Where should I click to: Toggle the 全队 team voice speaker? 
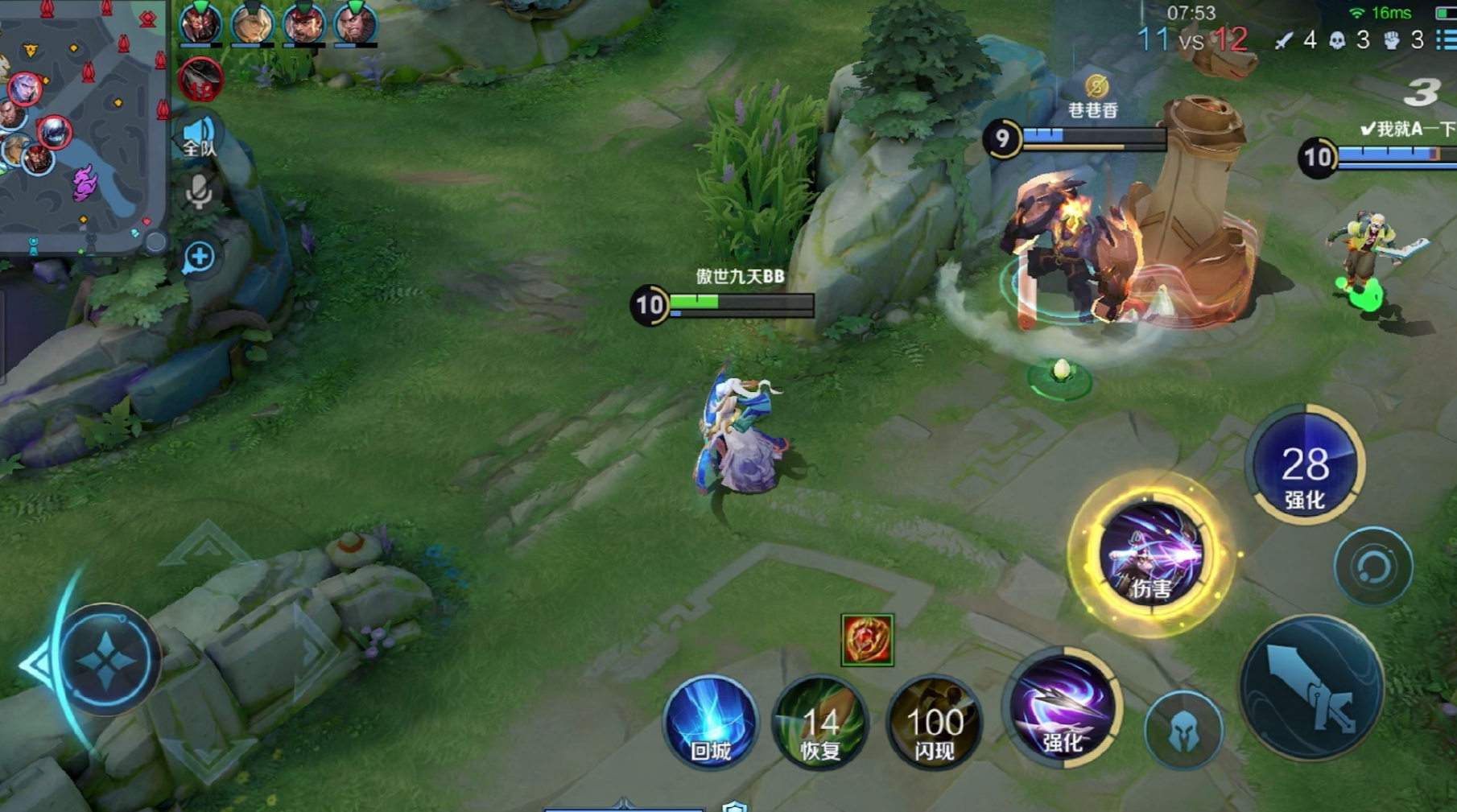click(x=199, y=137)
